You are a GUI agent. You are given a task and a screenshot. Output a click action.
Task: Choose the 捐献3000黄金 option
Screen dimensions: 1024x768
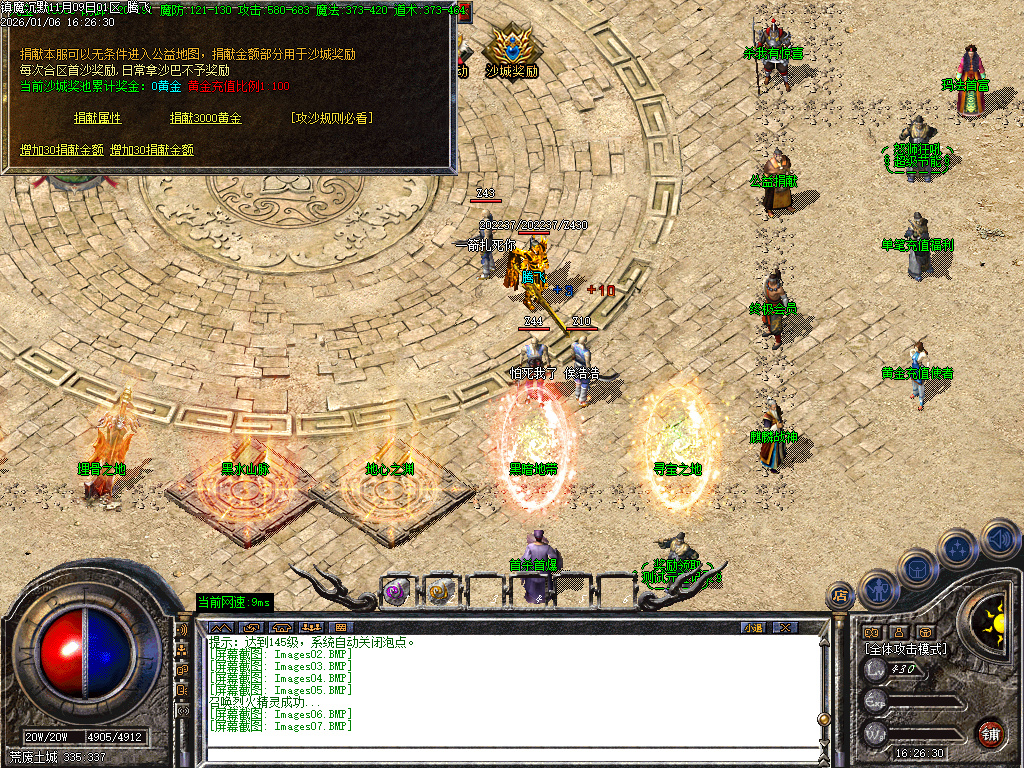[x=205, y=118]
